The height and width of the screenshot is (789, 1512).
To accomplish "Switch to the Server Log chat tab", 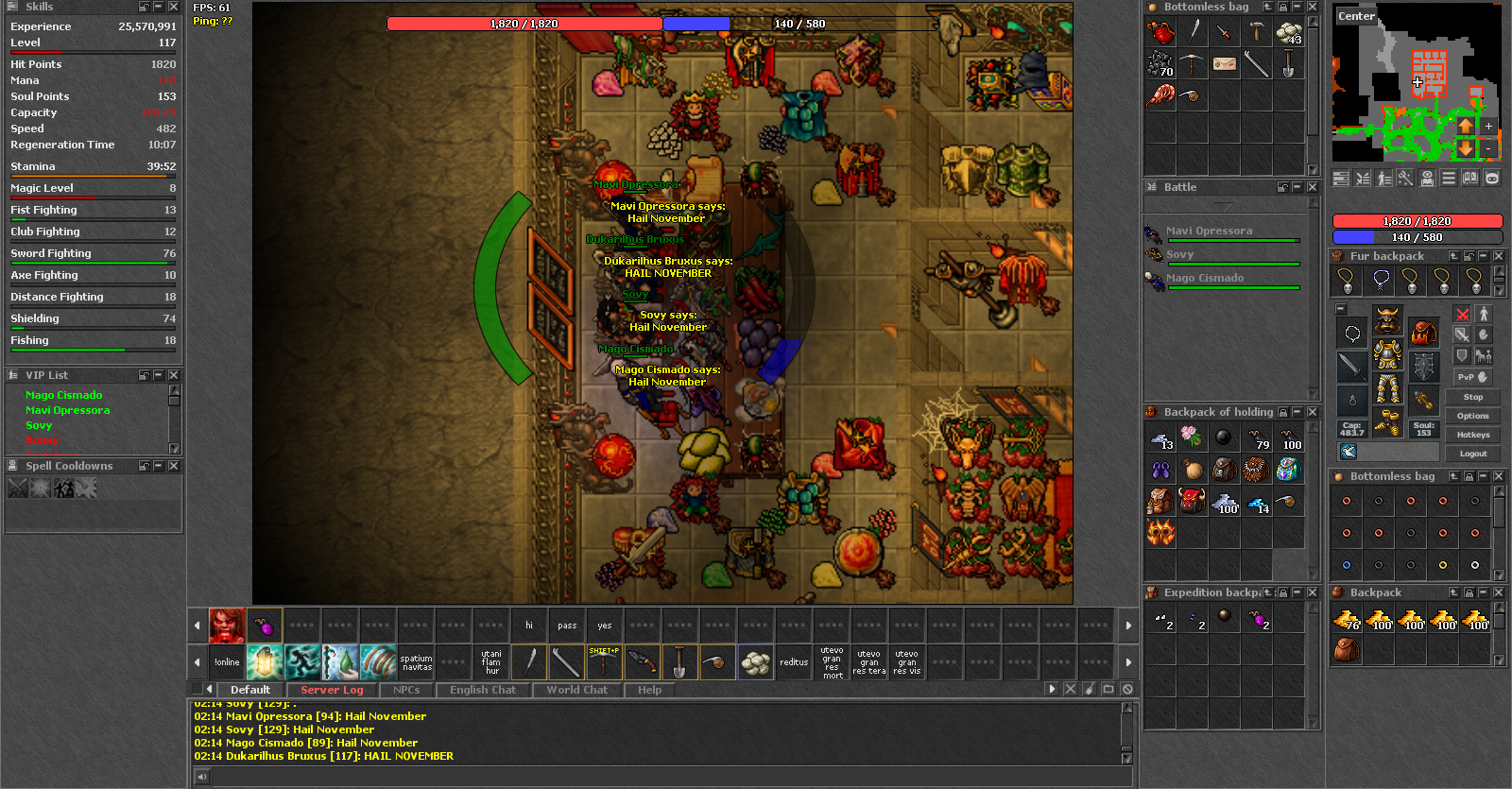I will tap(331, 690).
